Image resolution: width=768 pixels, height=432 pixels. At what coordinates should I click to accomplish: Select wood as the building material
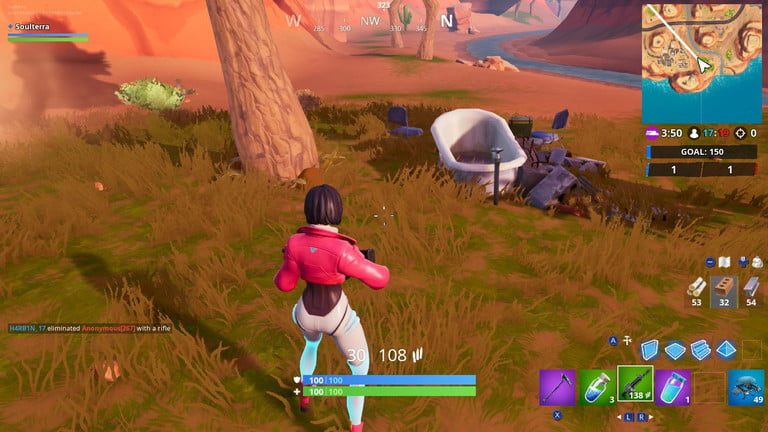point(696,290)
